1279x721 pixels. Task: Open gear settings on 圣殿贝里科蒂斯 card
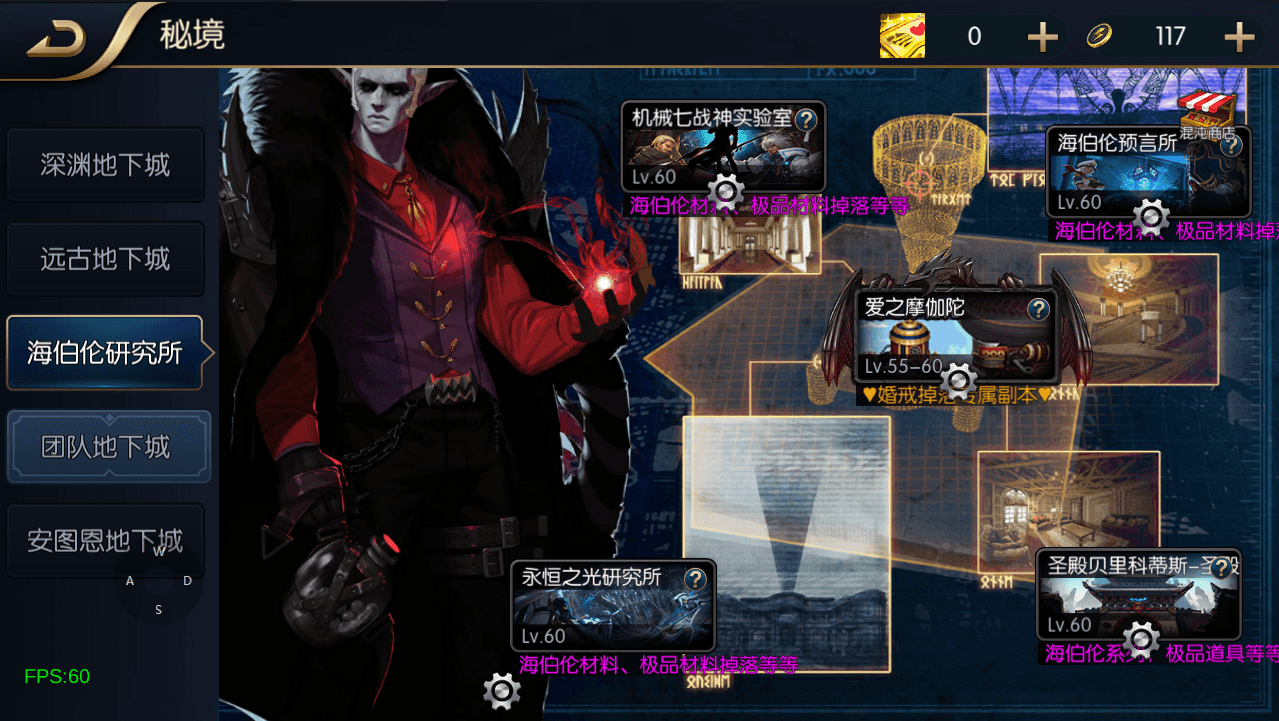pos(1140,638)
